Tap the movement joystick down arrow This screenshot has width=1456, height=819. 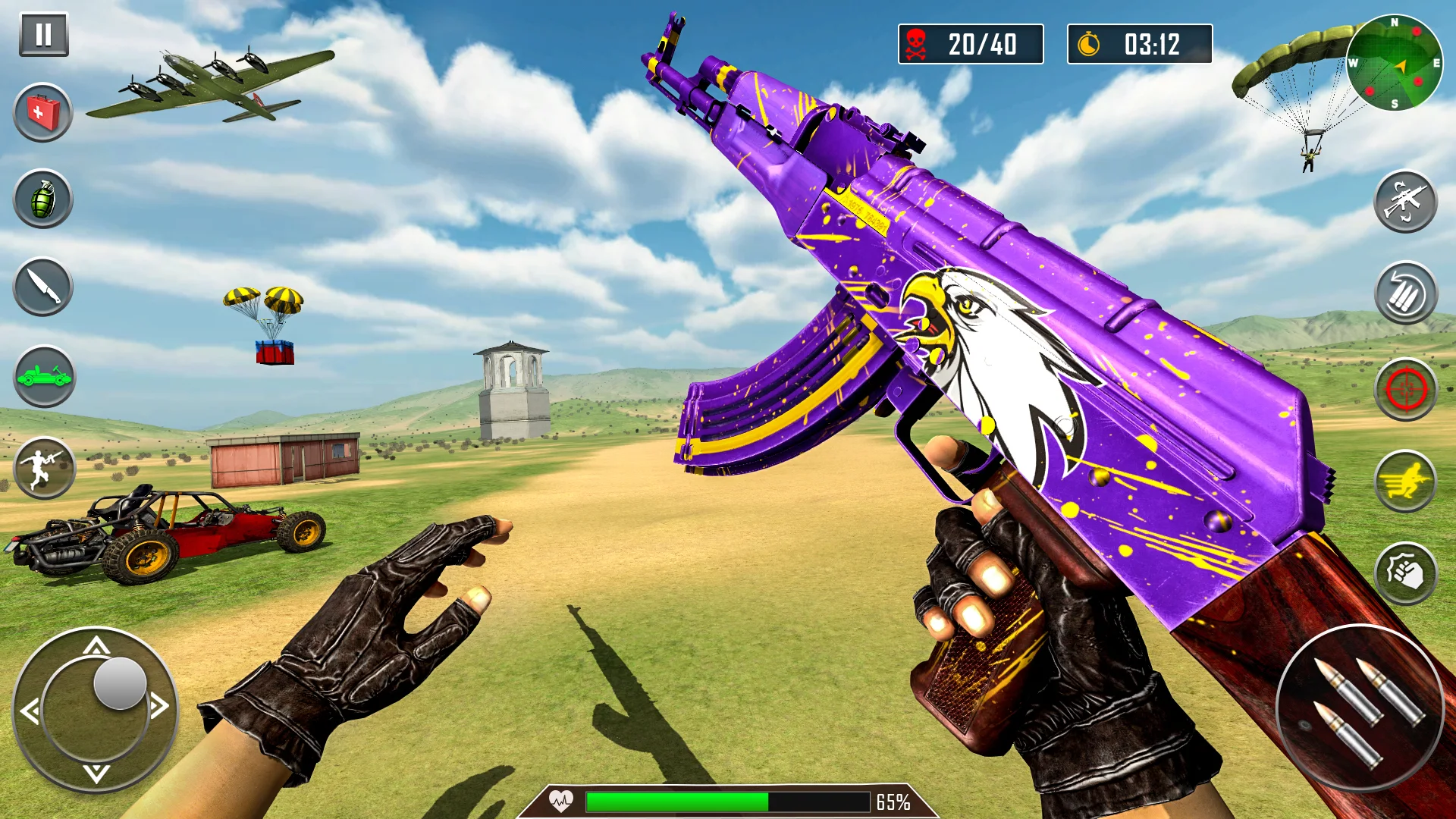96,773
